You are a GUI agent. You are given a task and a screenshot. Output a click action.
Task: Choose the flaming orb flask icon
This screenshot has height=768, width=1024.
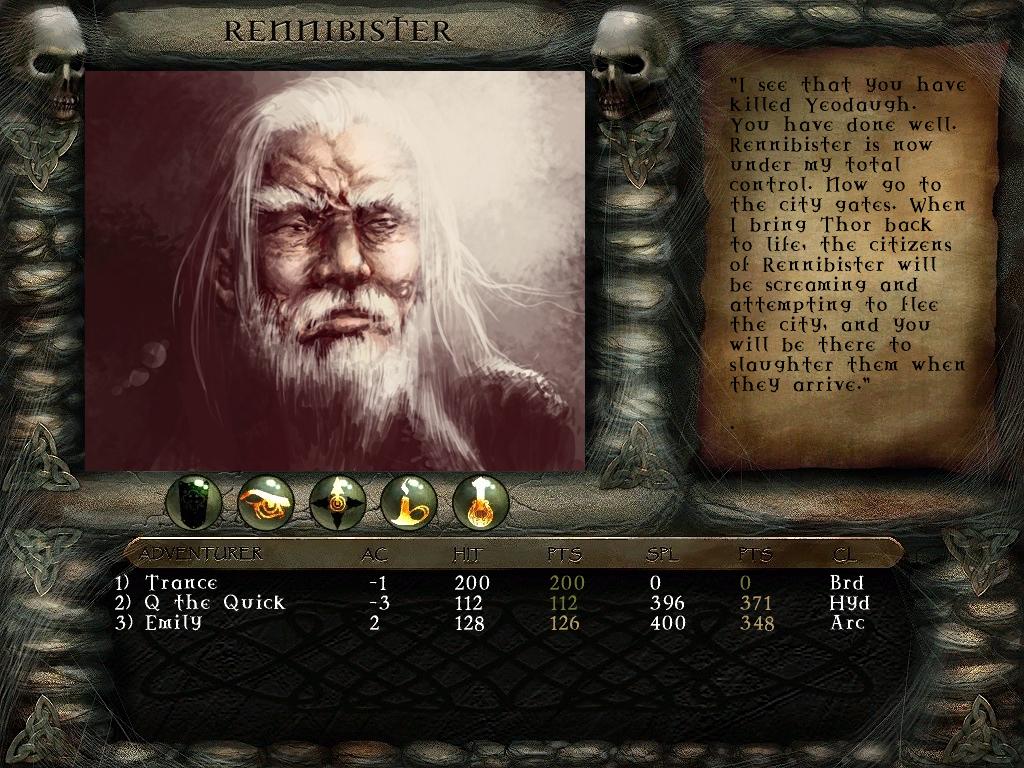tap(481, 502)
